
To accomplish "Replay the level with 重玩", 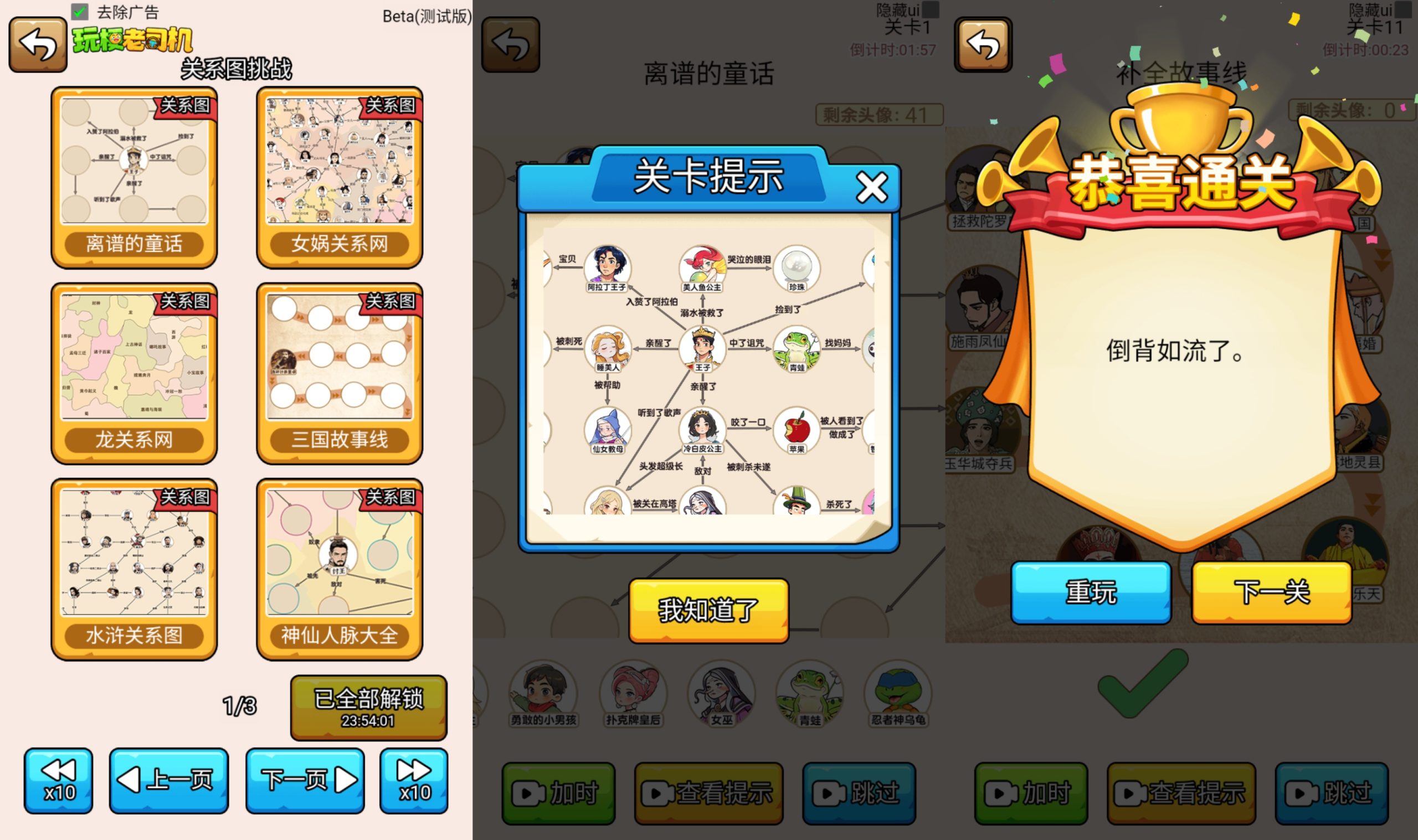I will pyautogui.click(x=1090, y=591).
